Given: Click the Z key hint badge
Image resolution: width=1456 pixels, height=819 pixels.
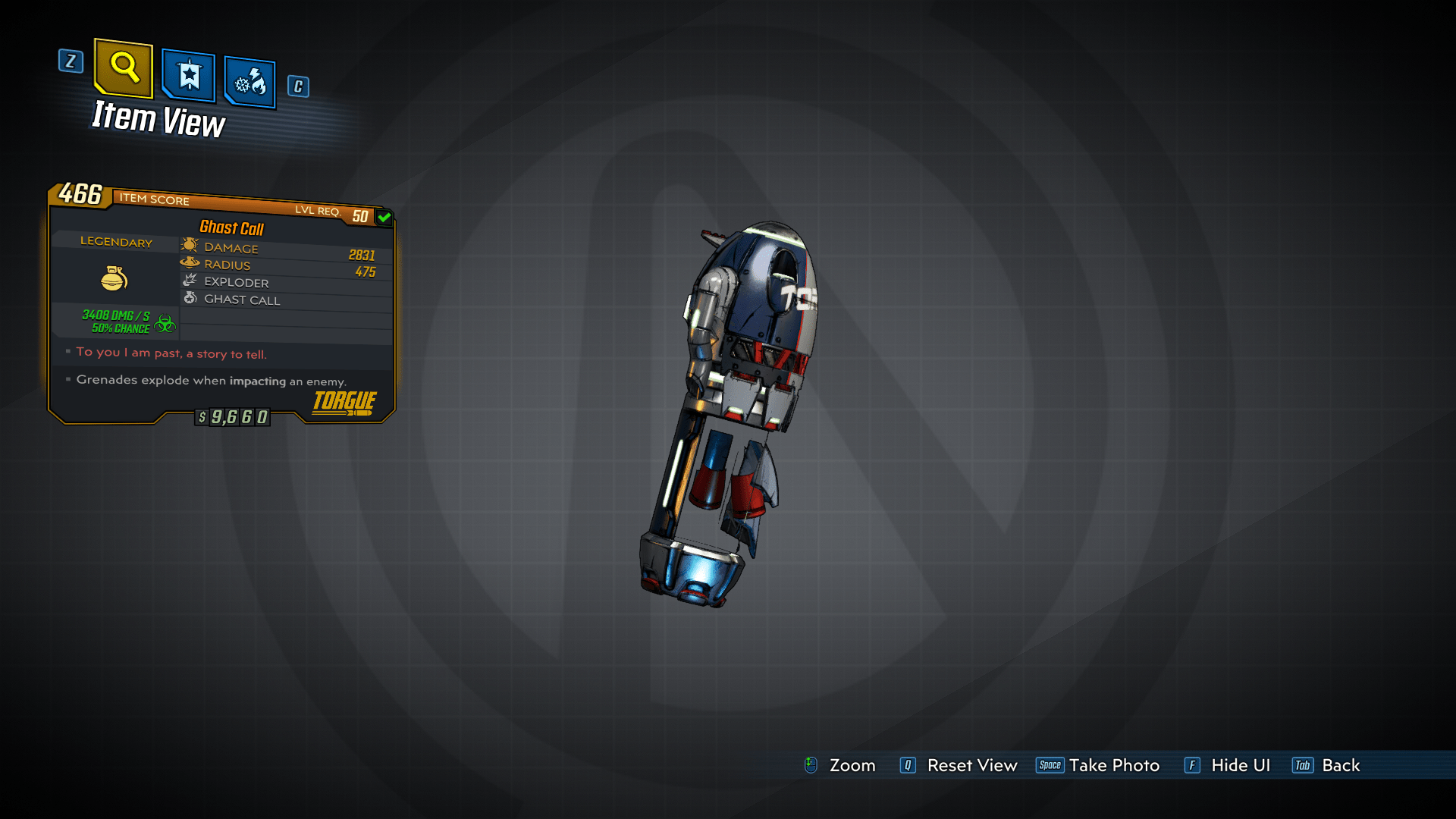Looking at the screenshot, I should point(71,62).
